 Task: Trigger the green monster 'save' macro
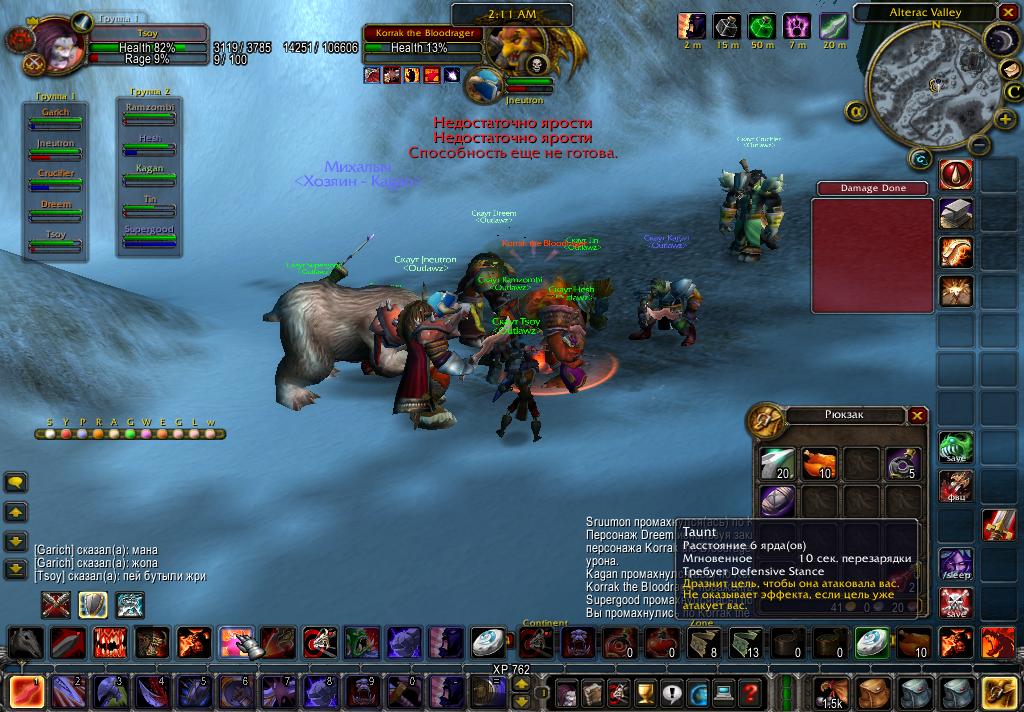coord(956,447)
